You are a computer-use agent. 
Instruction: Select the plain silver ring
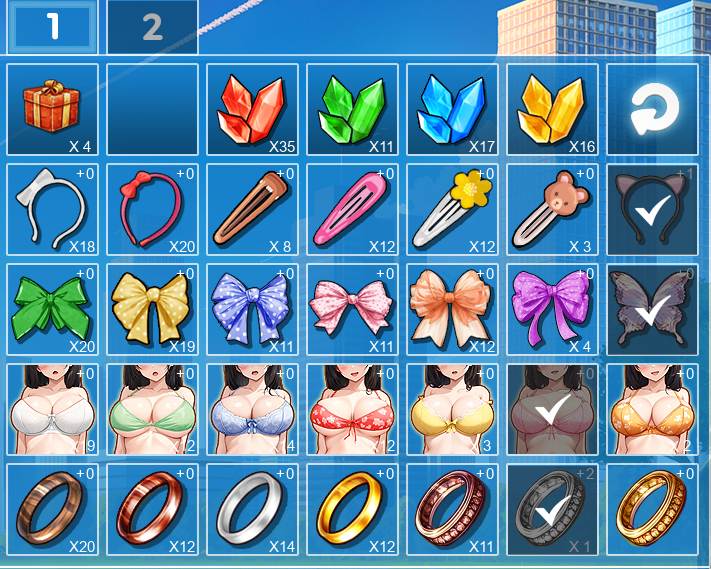tap(252, 510)
